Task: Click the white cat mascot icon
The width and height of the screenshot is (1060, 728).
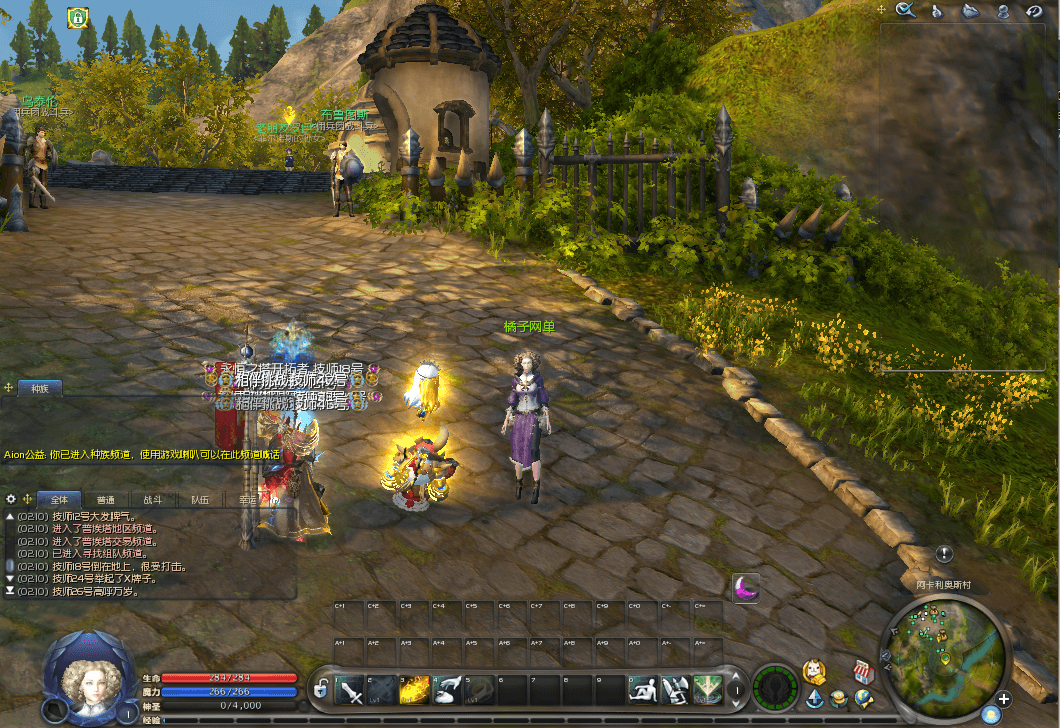Action: (x=815, y=670)
